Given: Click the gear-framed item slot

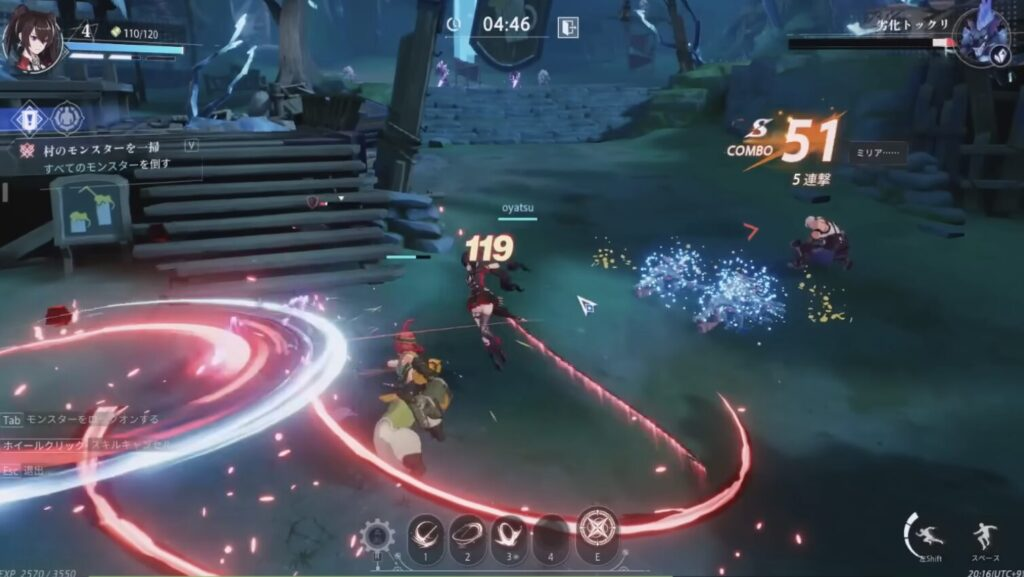Looking at the screenshot, I should pos(378,537).
